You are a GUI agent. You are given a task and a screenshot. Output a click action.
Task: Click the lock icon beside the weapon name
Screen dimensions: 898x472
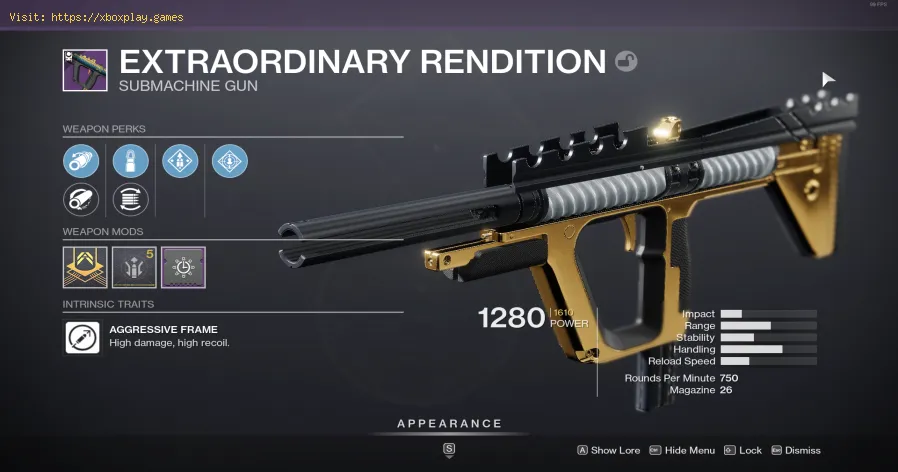(x=626, y=62)
